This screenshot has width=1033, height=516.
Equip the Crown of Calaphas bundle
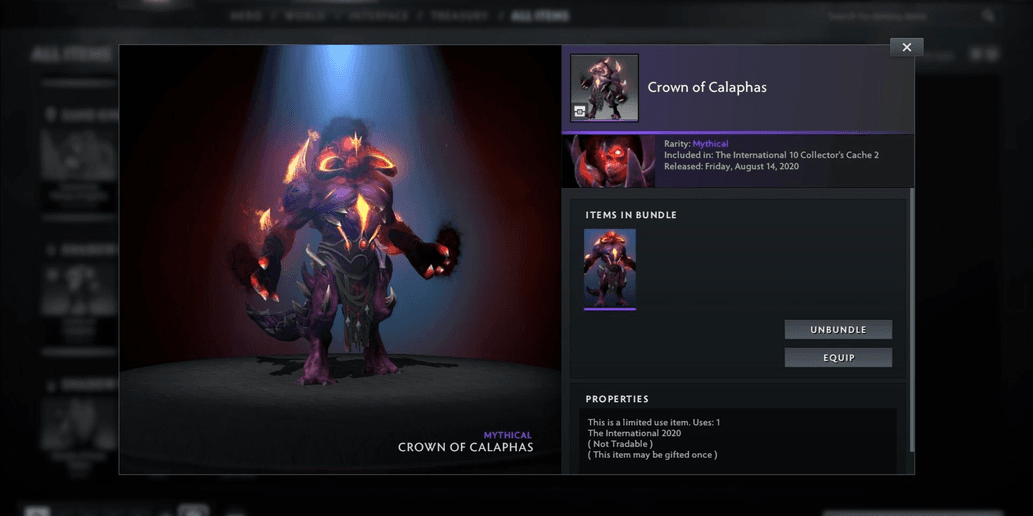pyautogui.click(x=838, y=357)
